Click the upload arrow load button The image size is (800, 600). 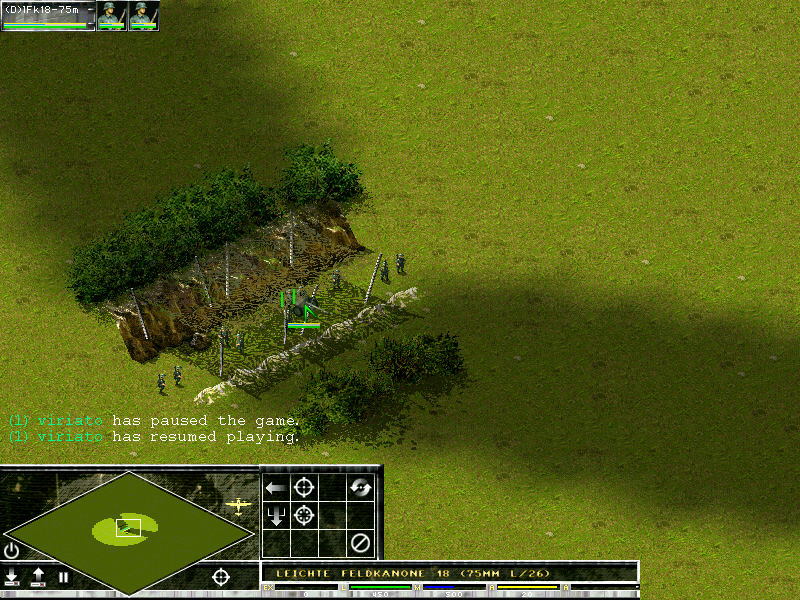coord(38,576)
